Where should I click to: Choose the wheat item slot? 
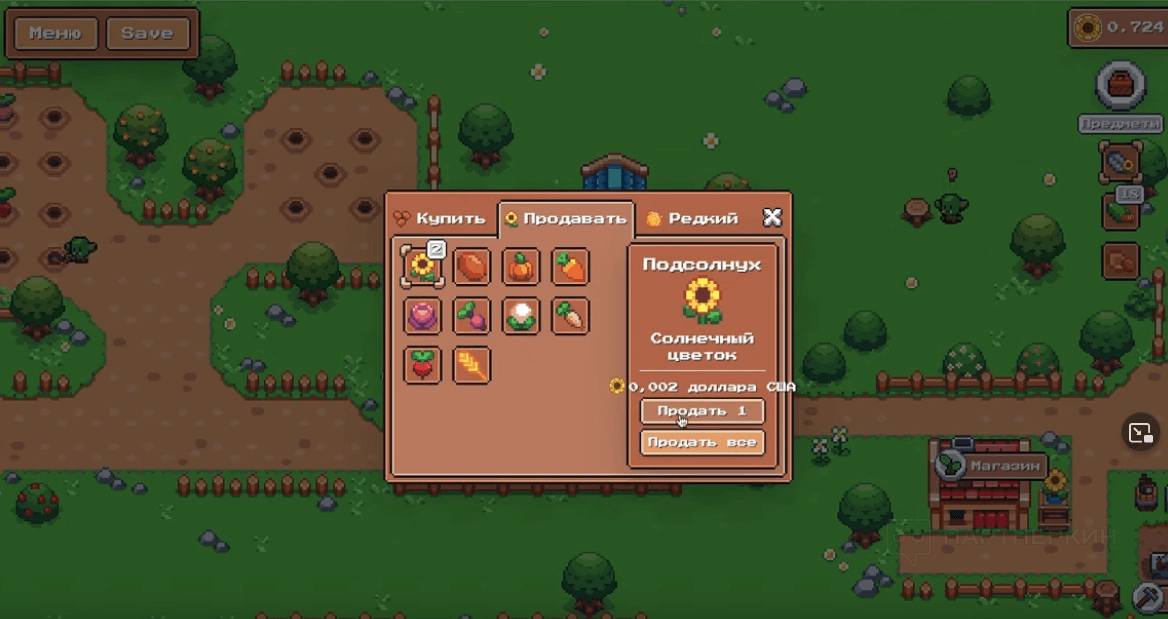[x=472, y=365]
